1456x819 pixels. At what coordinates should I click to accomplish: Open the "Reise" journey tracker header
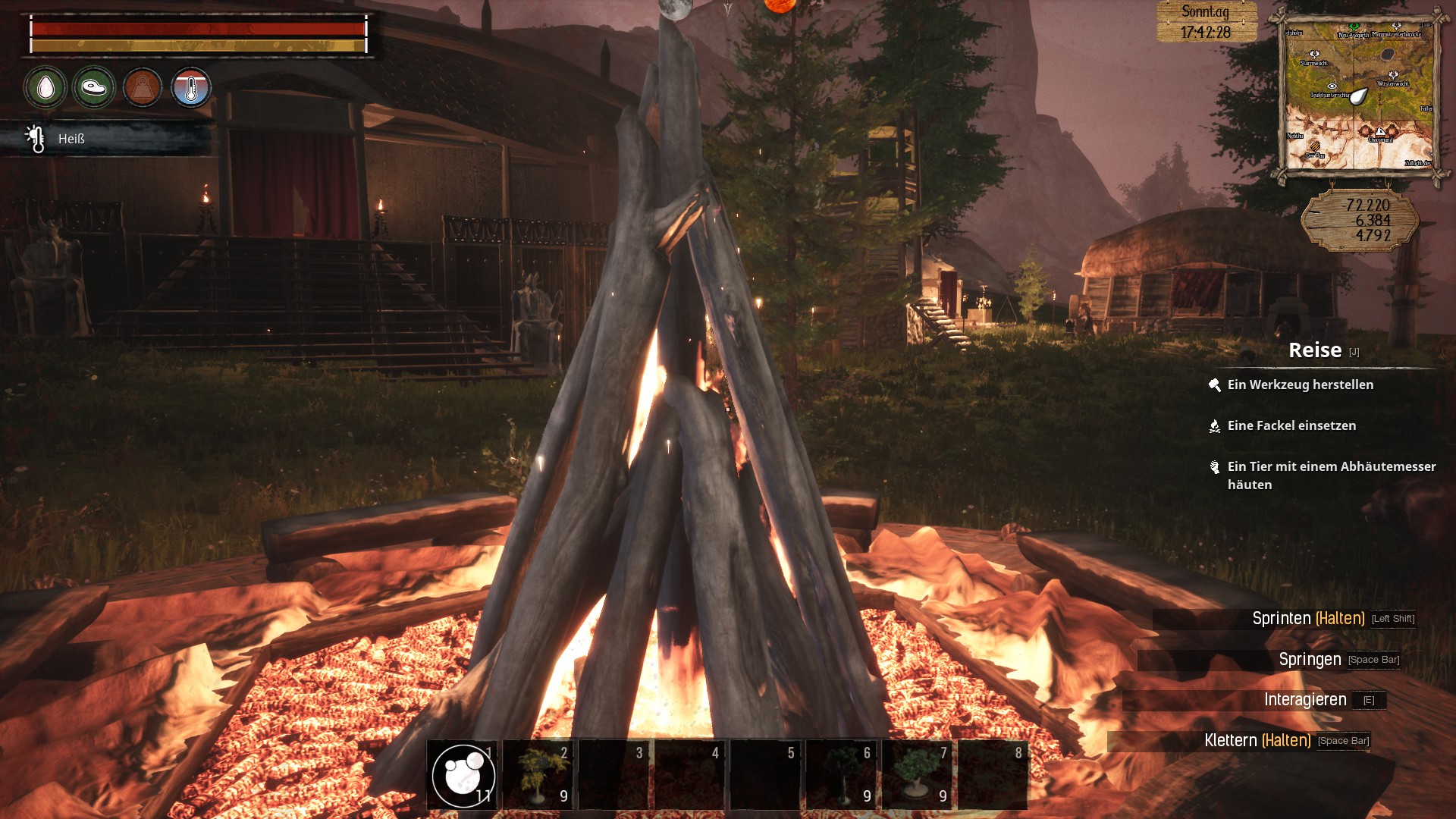click(1315, 350)
